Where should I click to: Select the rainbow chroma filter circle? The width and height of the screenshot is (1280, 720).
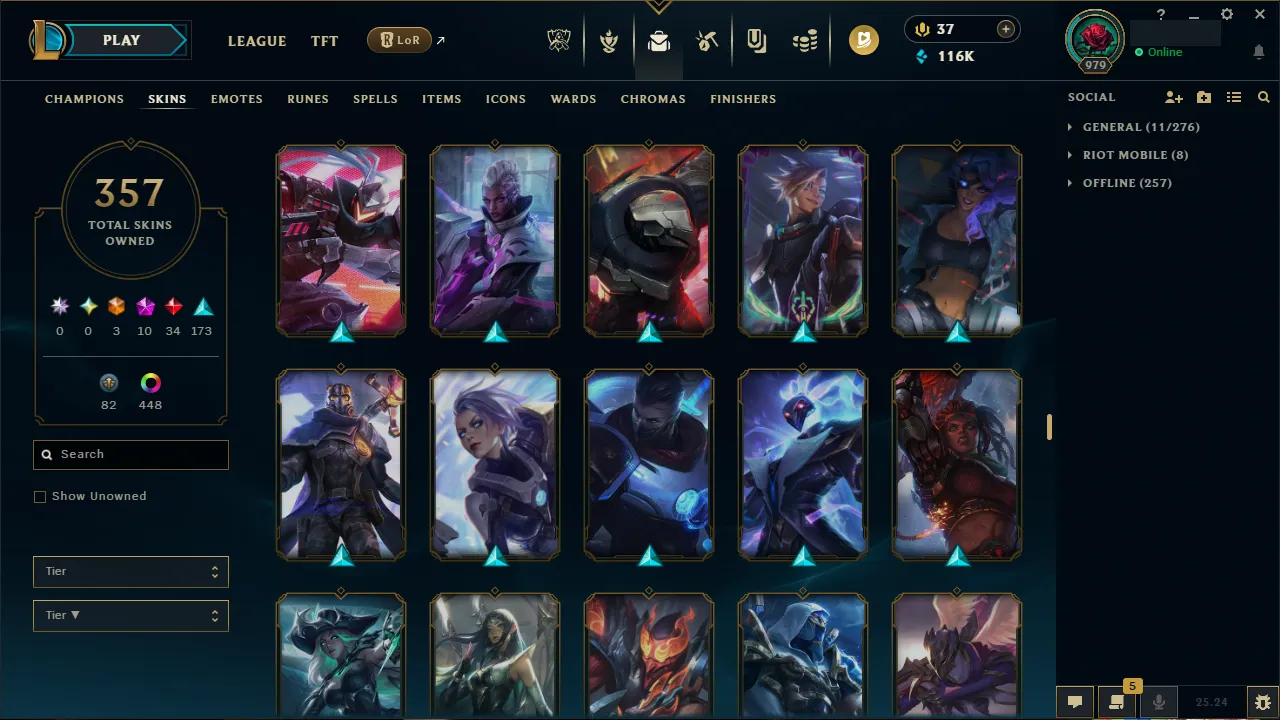click(150, 382)
